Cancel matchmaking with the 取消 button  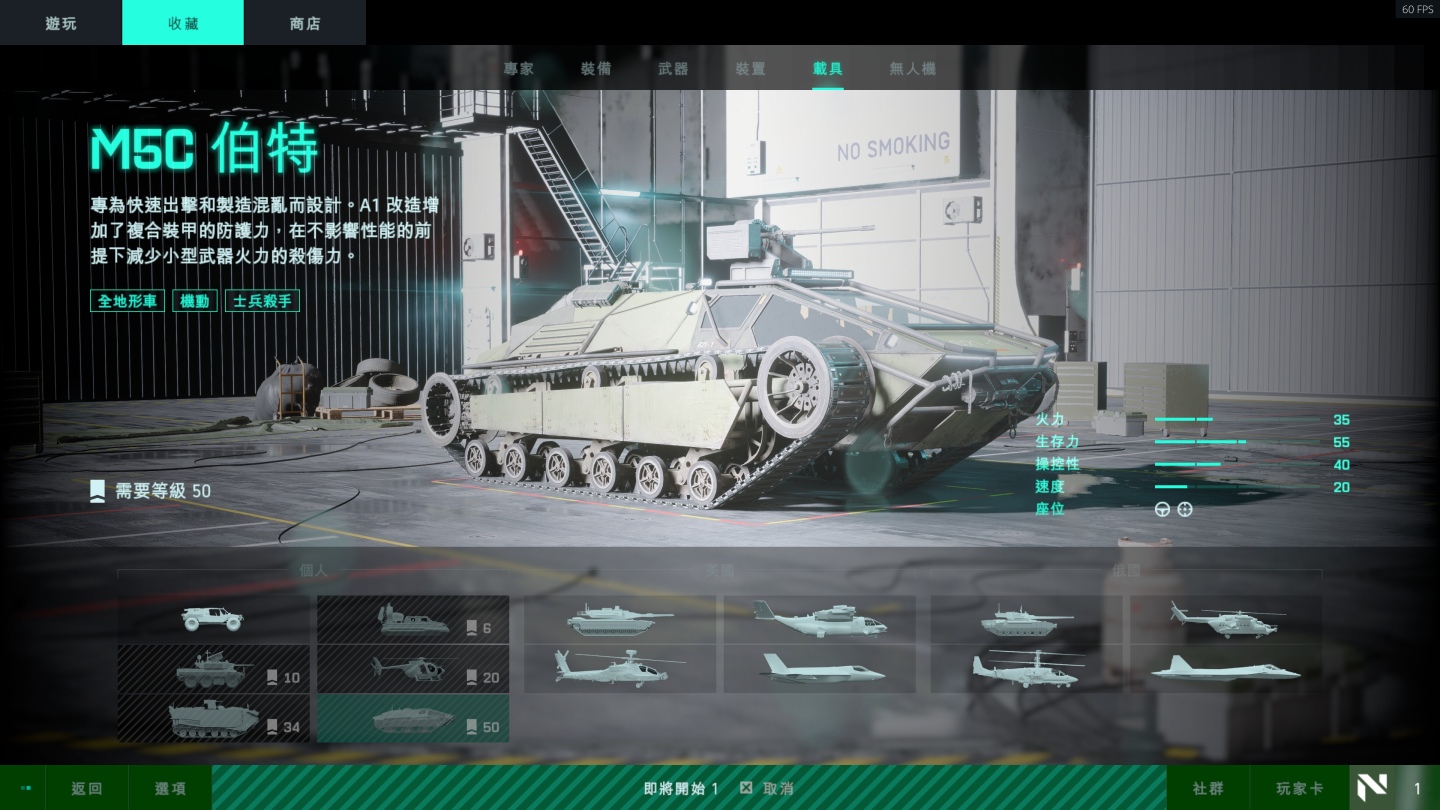(x=767, y=788)
